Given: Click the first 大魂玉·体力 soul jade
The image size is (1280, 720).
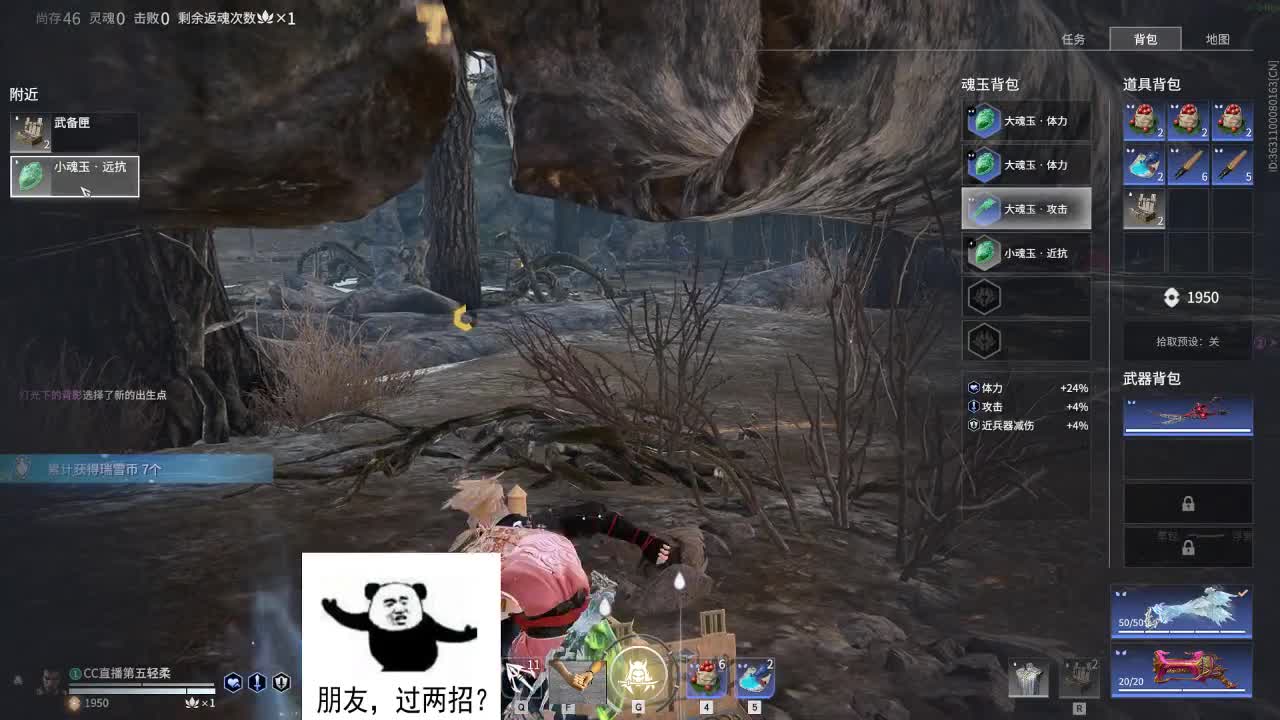Looking at the screenshot, I should click(x=1024, y=121).
